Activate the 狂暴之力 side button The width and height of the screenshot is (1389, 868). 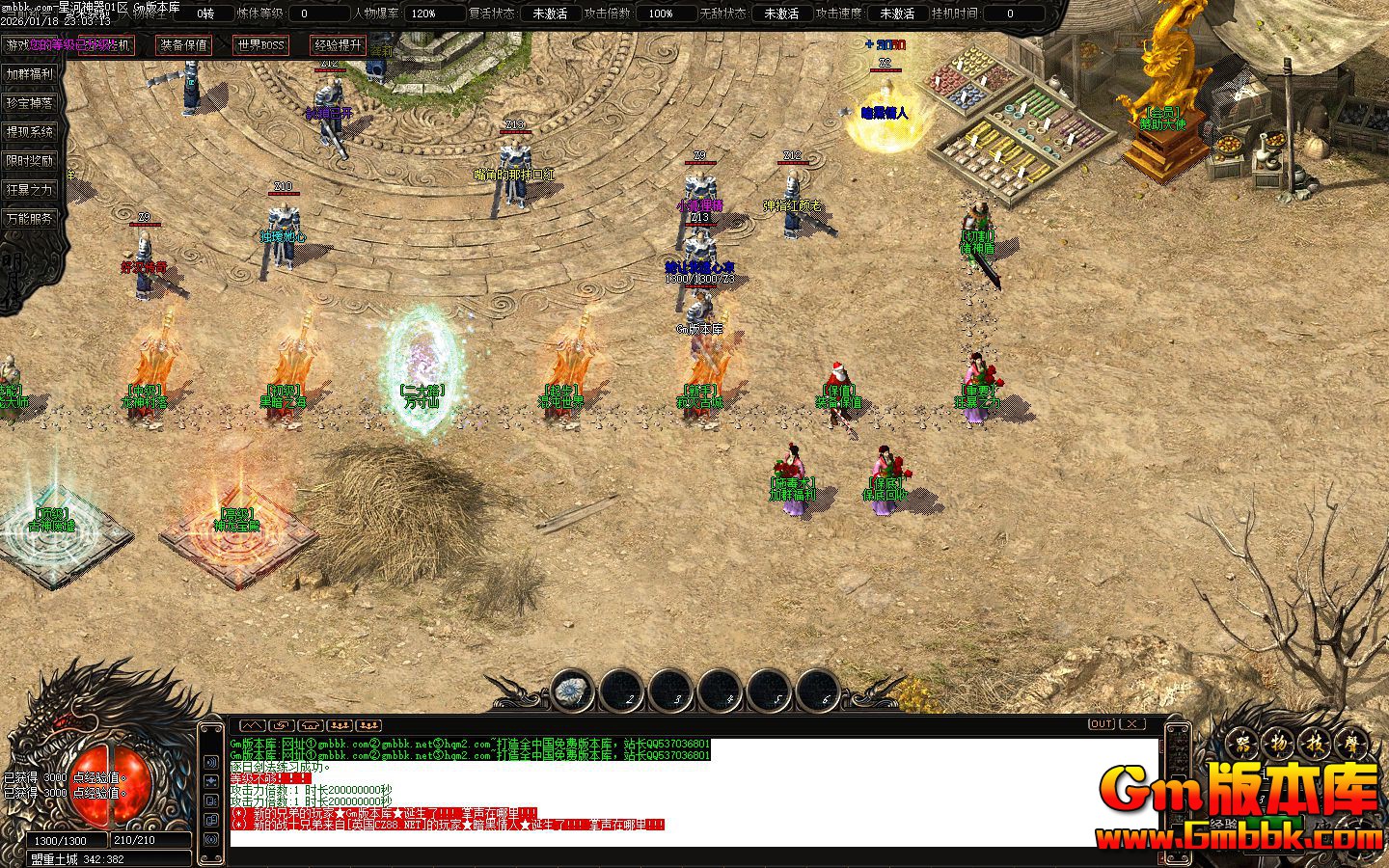click(30, 190)
